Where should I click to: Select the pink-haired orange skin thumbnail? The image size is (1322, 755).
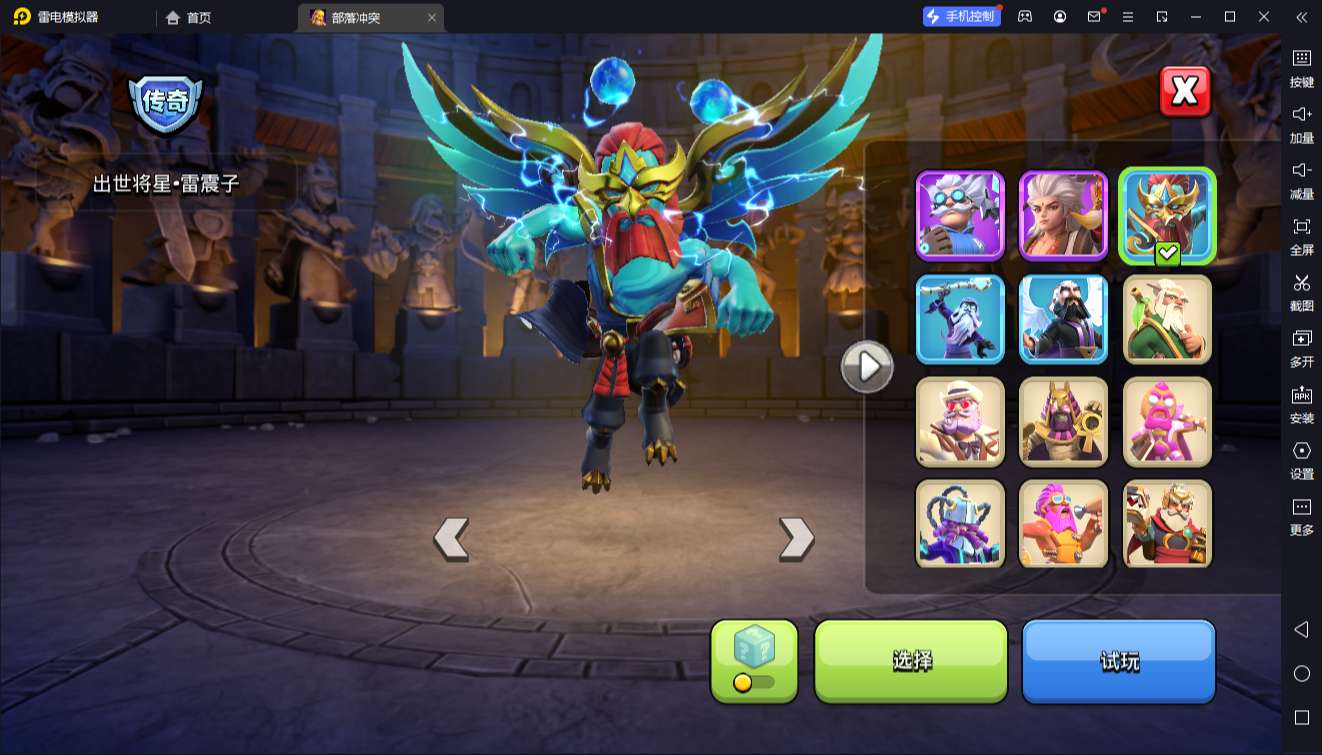(1063, 524)
